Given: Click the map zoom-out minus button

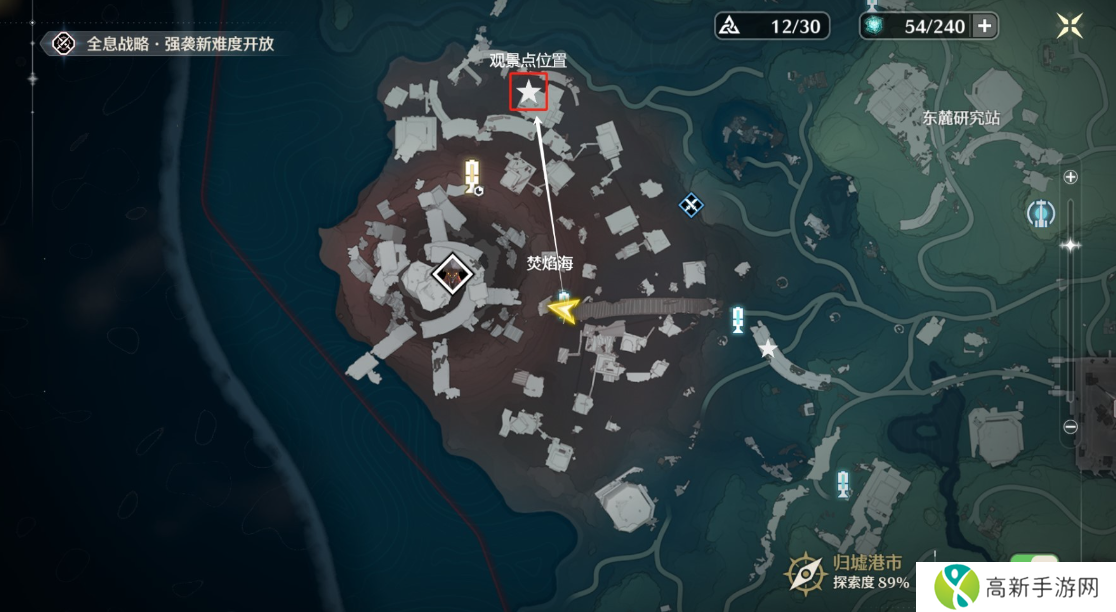Looking at the screenshot, I should coord(1071,427).
